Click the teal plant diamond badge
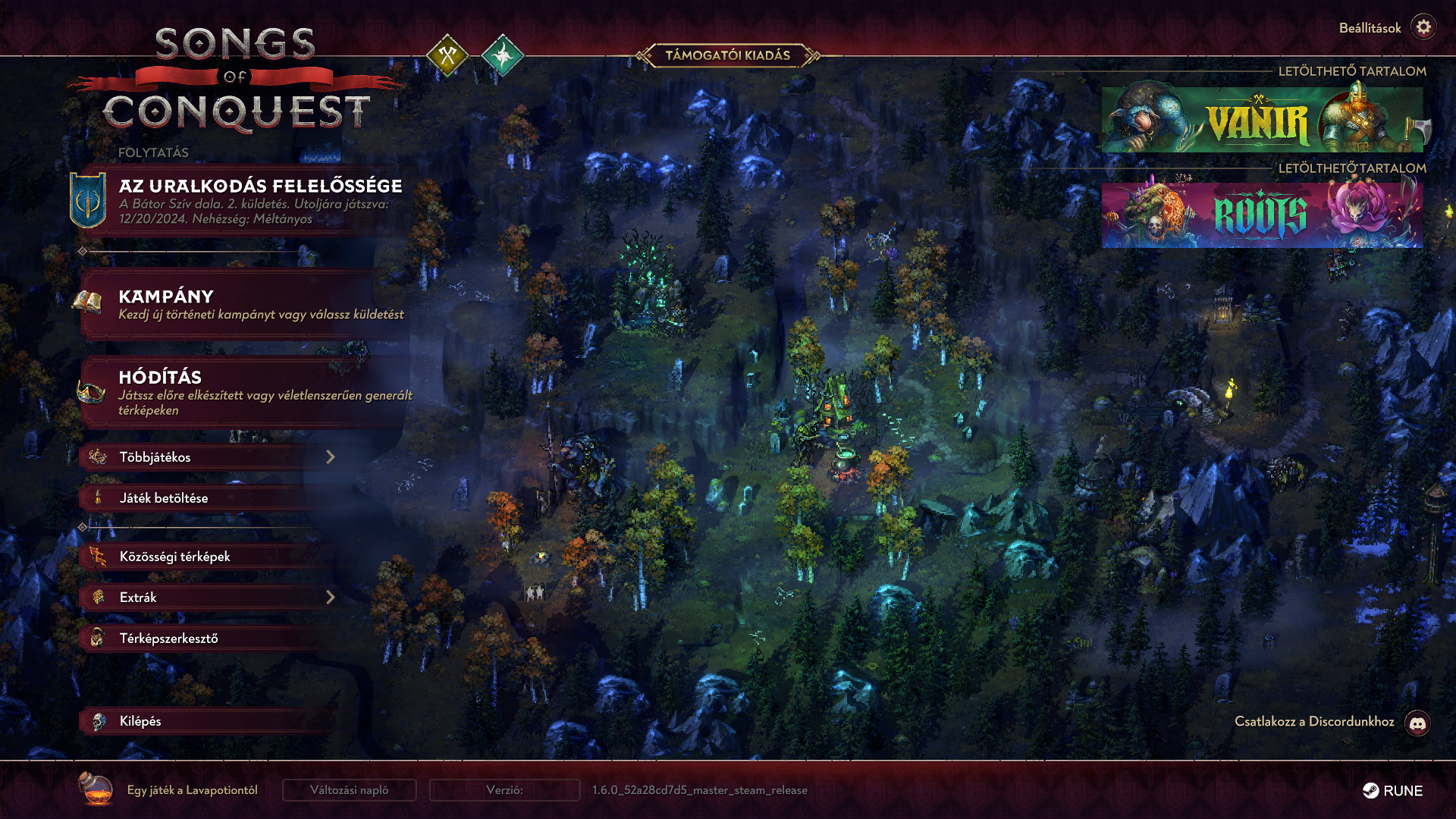 pos(502,55)
